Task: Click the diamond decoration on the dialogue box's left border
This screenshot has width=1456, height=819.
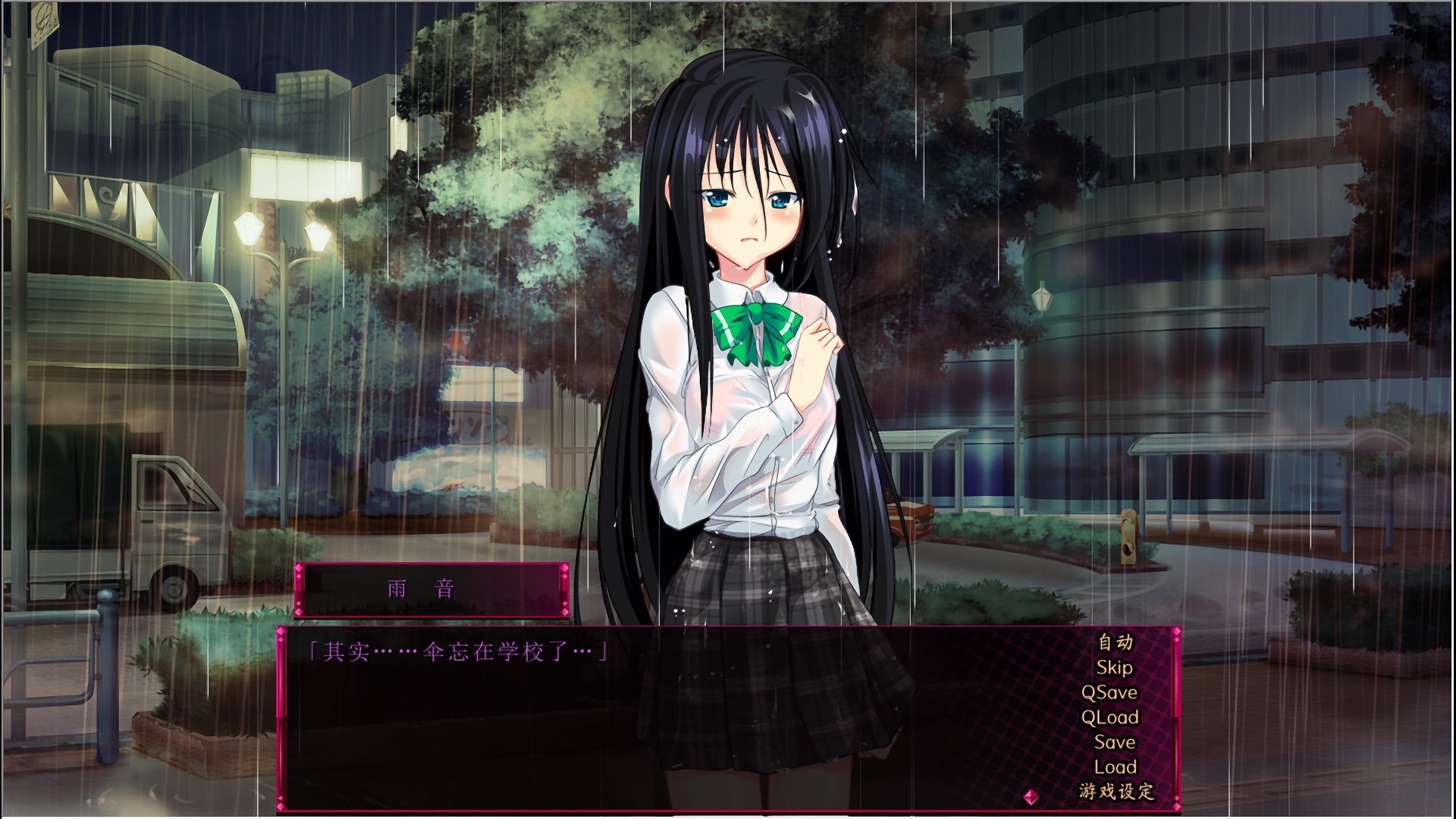Action: click(x=281, y=631)
